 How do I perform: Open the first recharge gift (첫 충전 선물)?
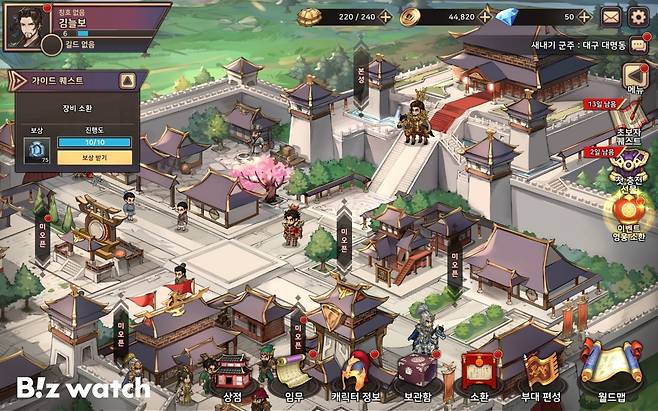[630, 165]
